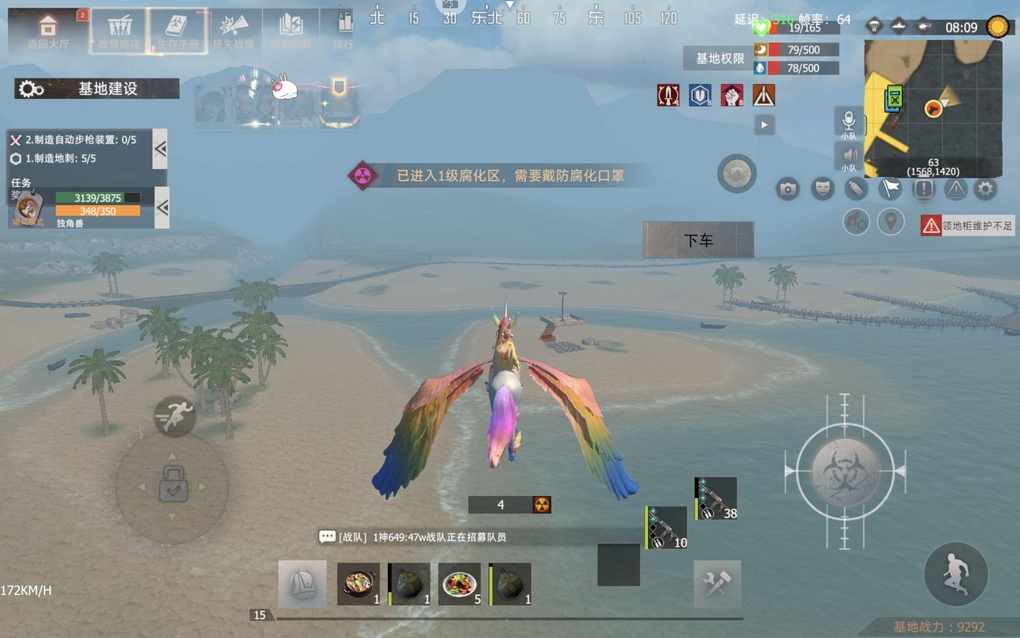The height and width of the screenshot is (638, 1020).
Task: Click the 领地柜维护不足 warning notice
Action: [966, 226]
